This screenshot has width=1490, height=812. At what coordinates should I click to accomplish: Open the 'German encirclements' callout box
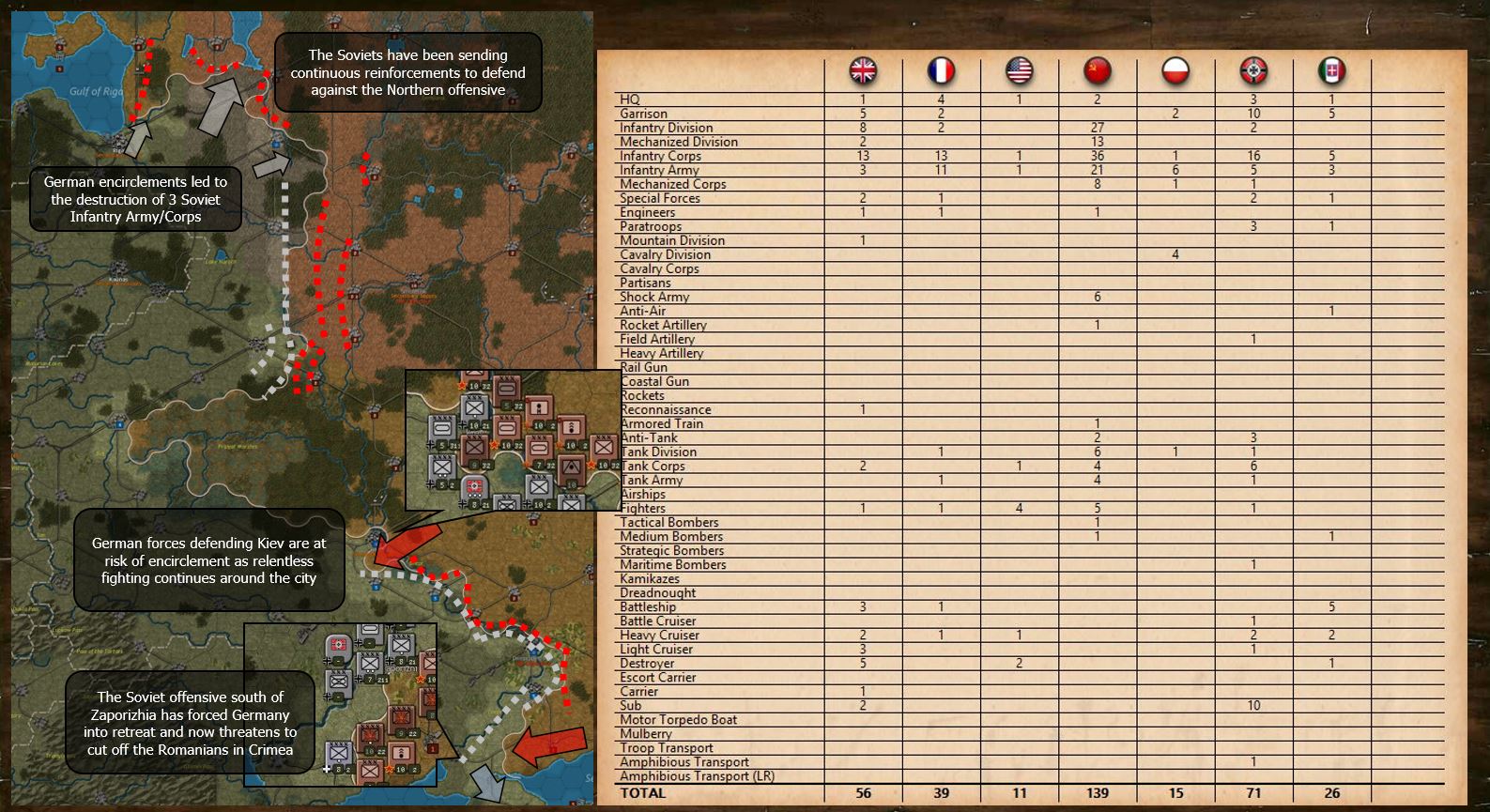(x=133, y=198)
